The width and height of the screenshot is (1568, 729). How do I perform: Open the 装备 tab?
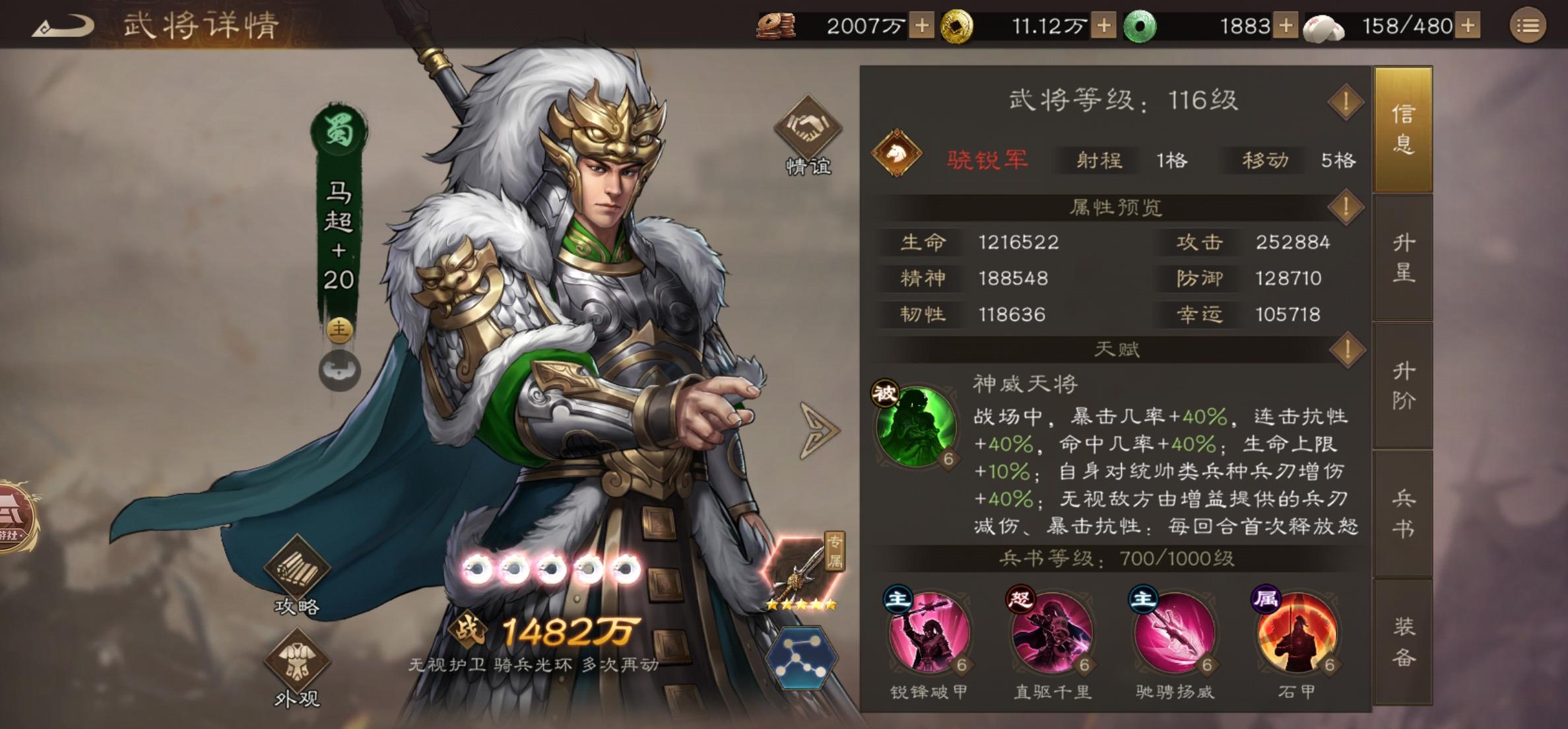tap(1405, 639)
